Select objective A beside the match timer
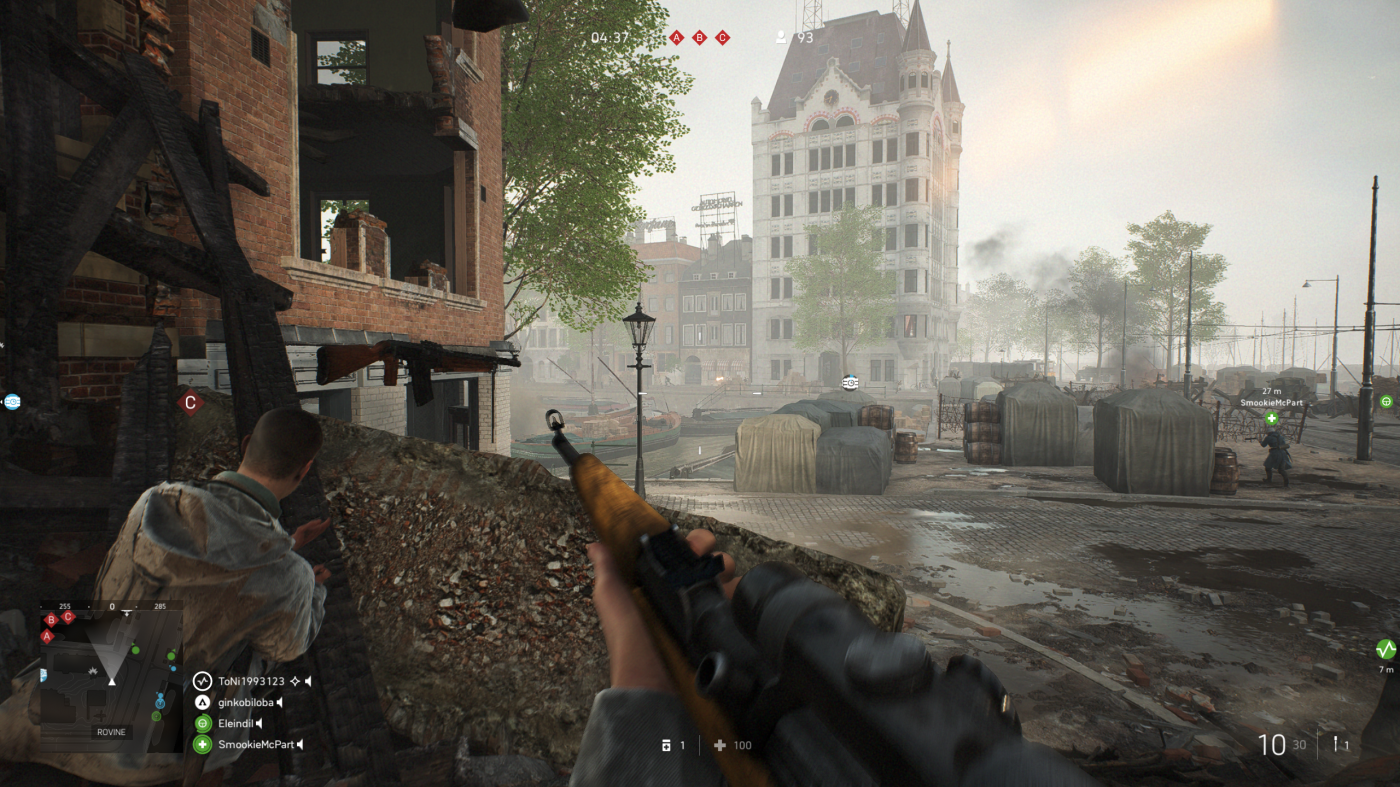The image size is (1400, 787). click(x=676, y=38)
